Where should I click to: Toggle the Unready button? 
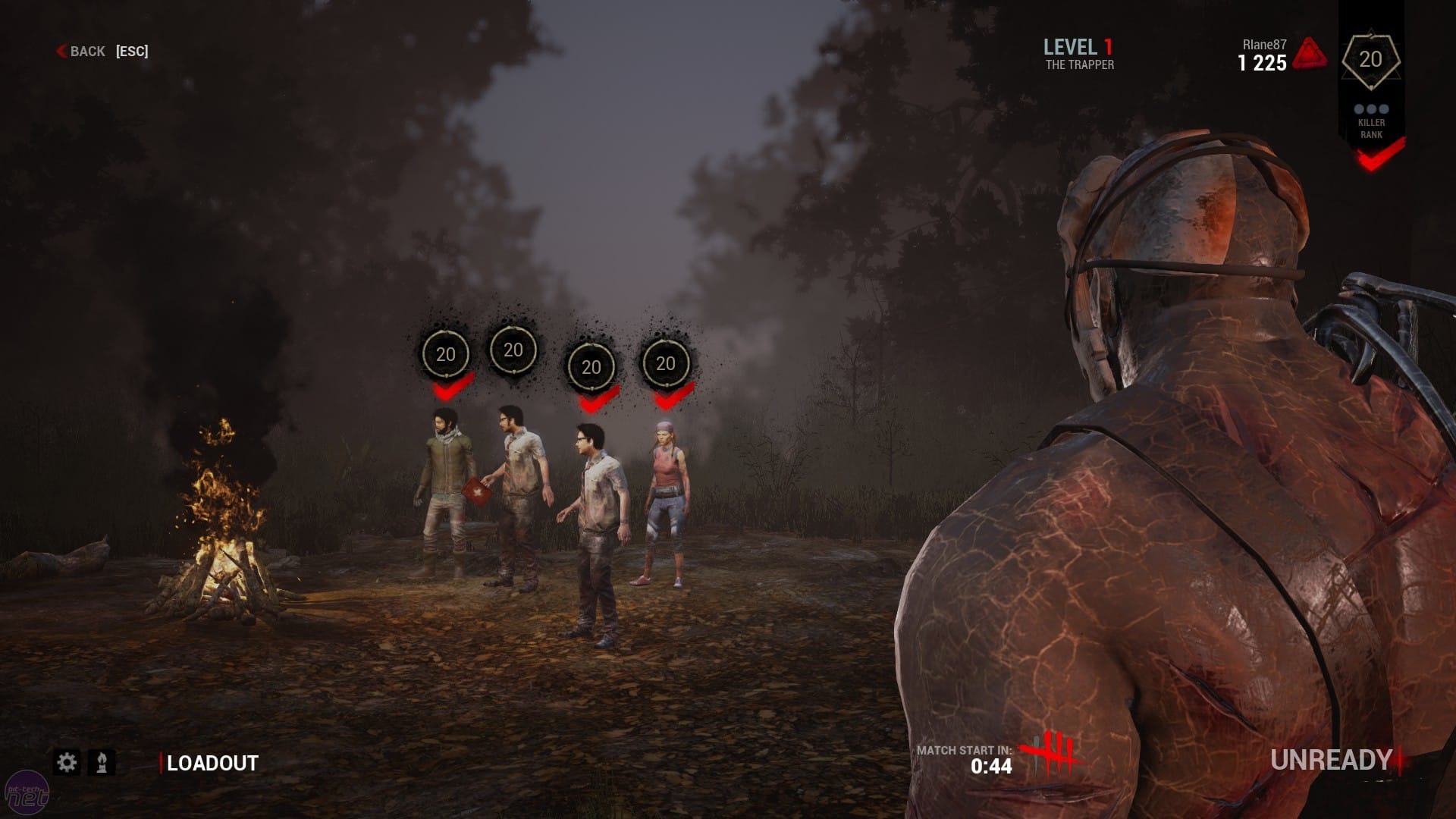click(1331, 760)
